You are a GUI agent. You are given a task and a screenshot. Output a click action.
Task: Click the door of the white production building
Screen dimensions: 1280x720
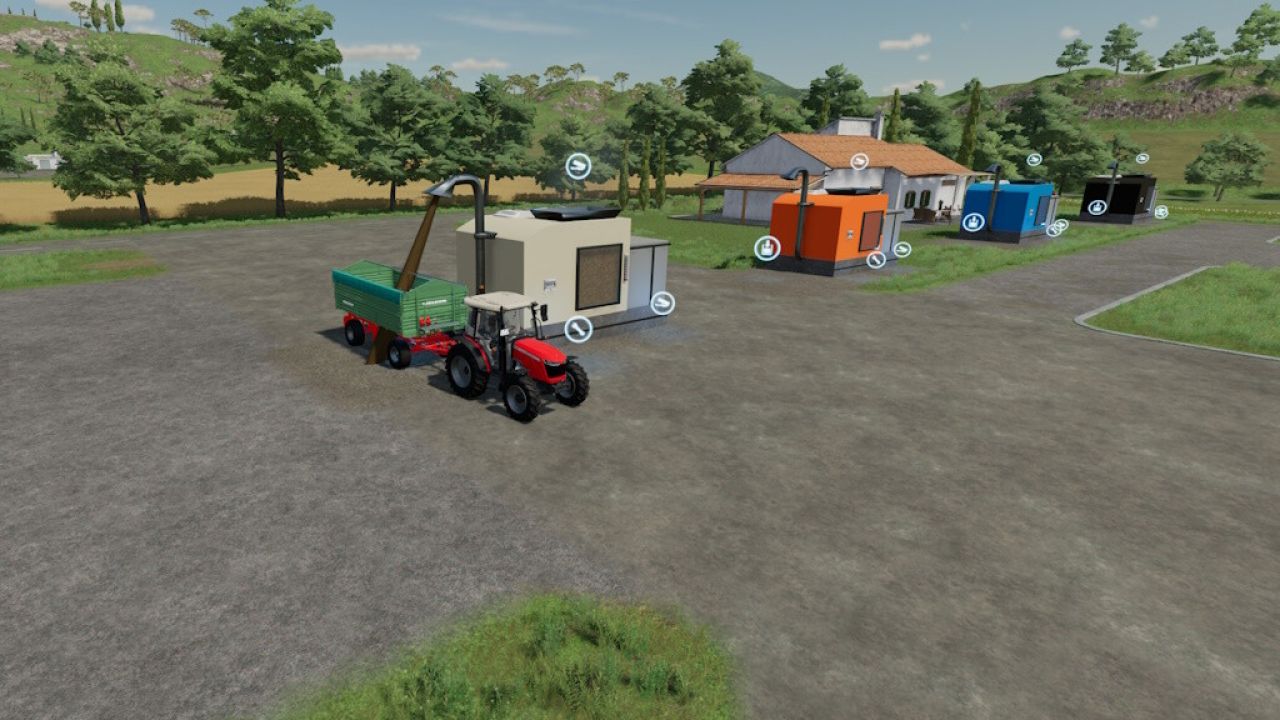click(x=598, y=276)
